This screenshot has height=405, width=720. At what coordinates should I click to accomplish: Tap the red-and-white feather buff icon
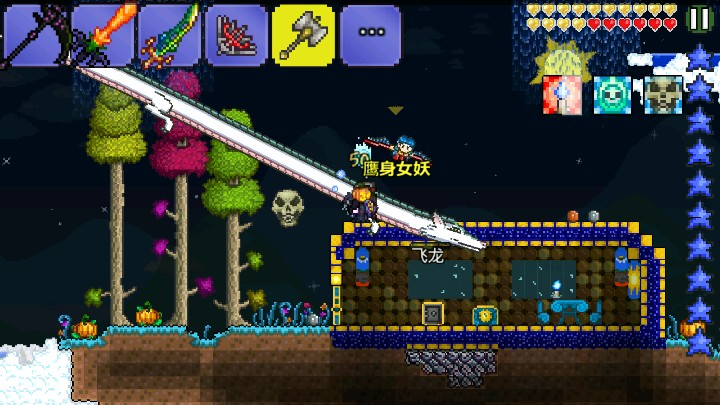pos(561,94)
